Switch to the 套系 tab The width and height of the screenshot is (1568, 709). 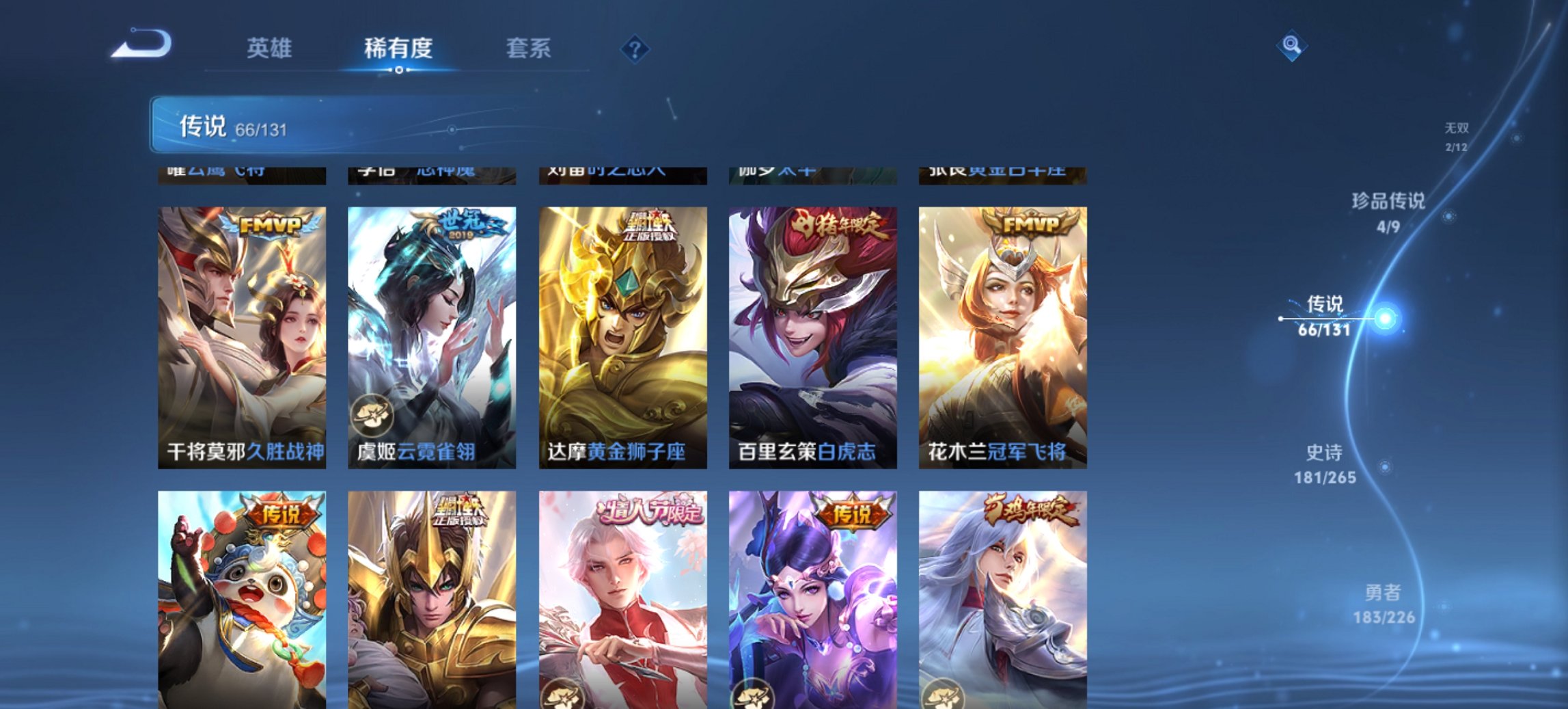pos(529,48)
